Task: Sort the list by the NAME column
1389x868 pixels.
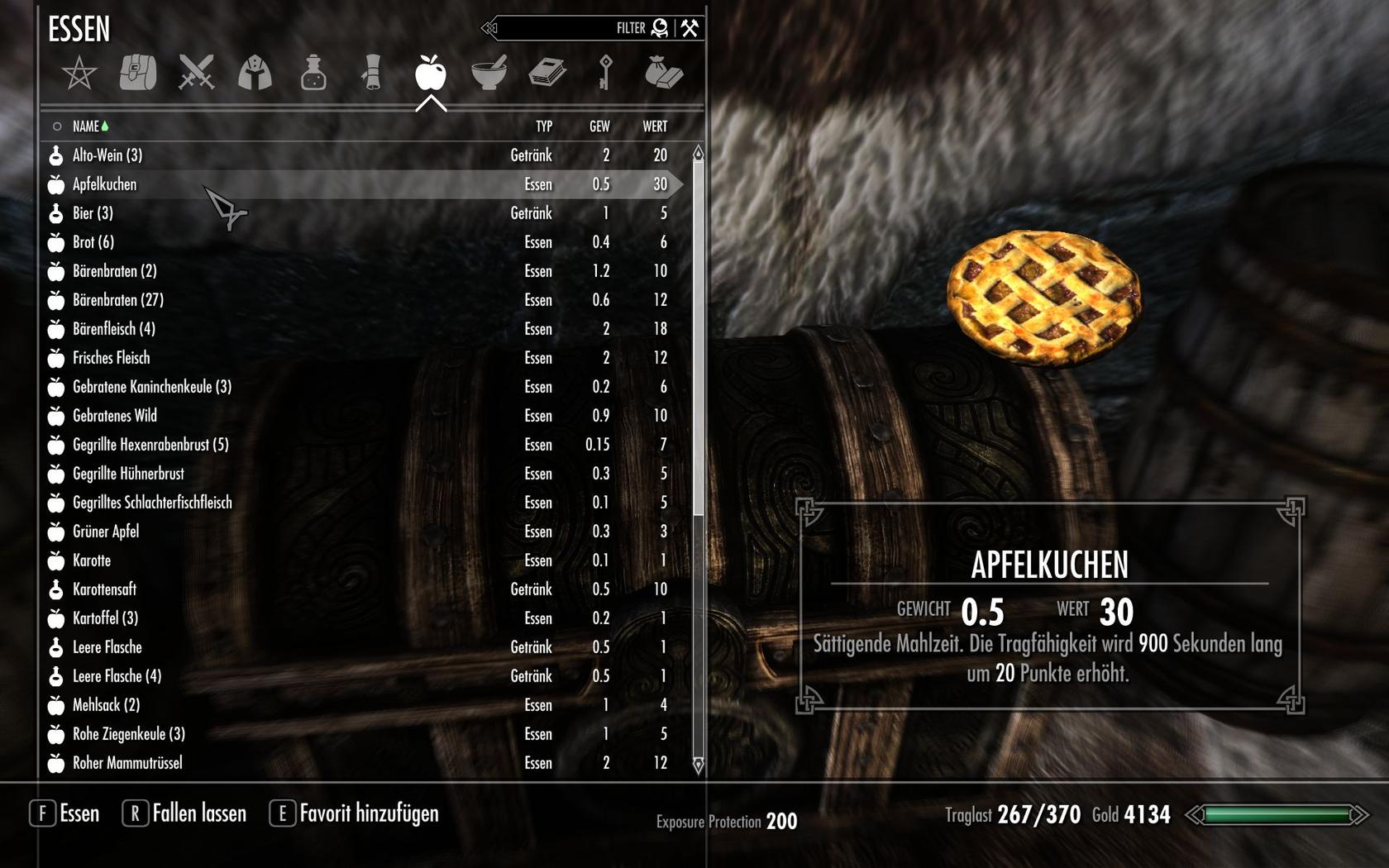Action: [86, 126]
